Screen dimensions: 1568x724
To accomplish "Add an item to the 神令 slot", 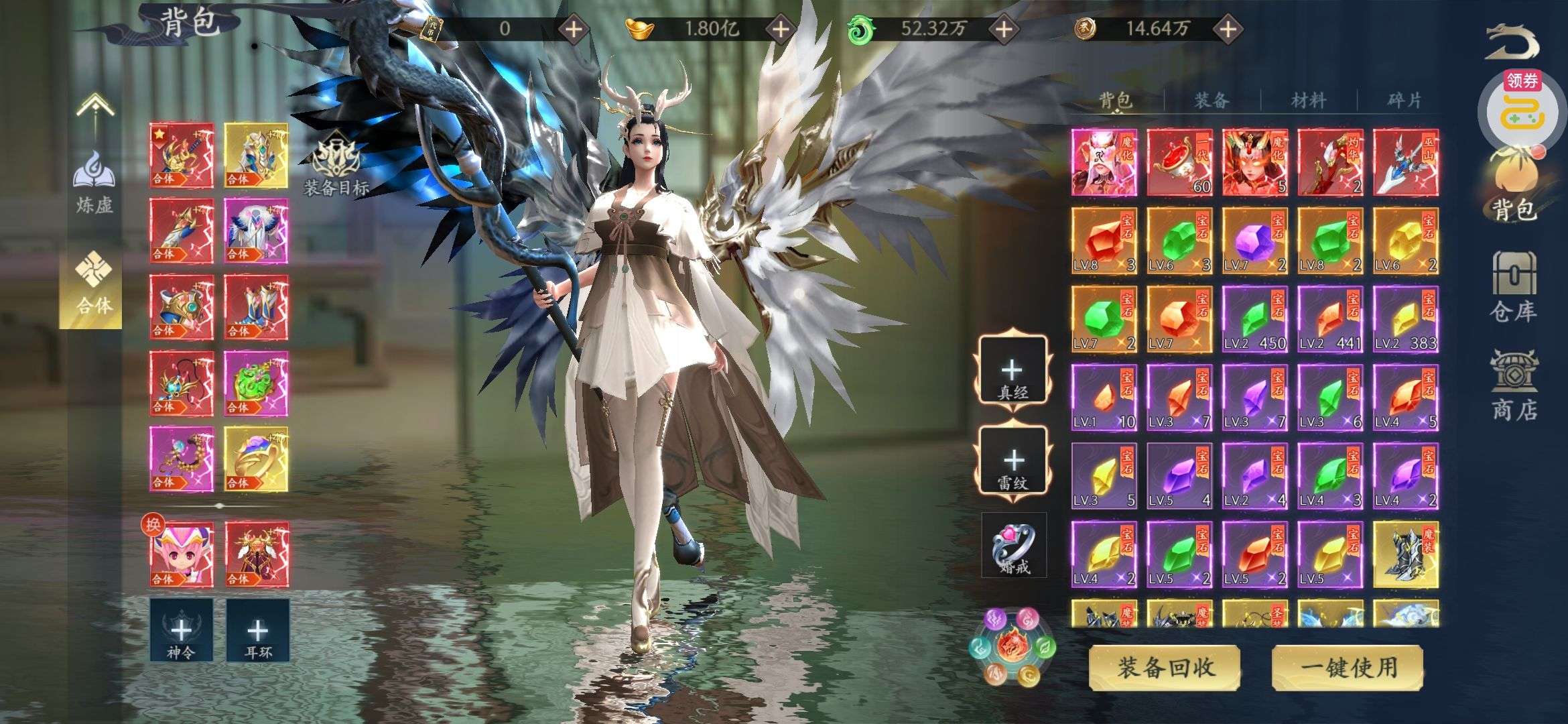I will (181, 631).
